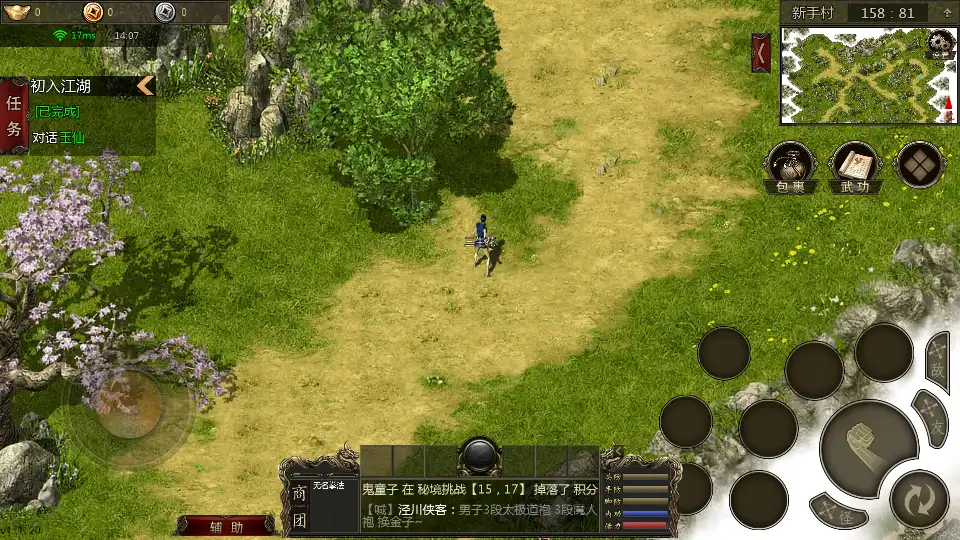Expand the red arrow panel beside minimap
The height and width of the screenshot is (540, 960).
click(x=761, y=51)
